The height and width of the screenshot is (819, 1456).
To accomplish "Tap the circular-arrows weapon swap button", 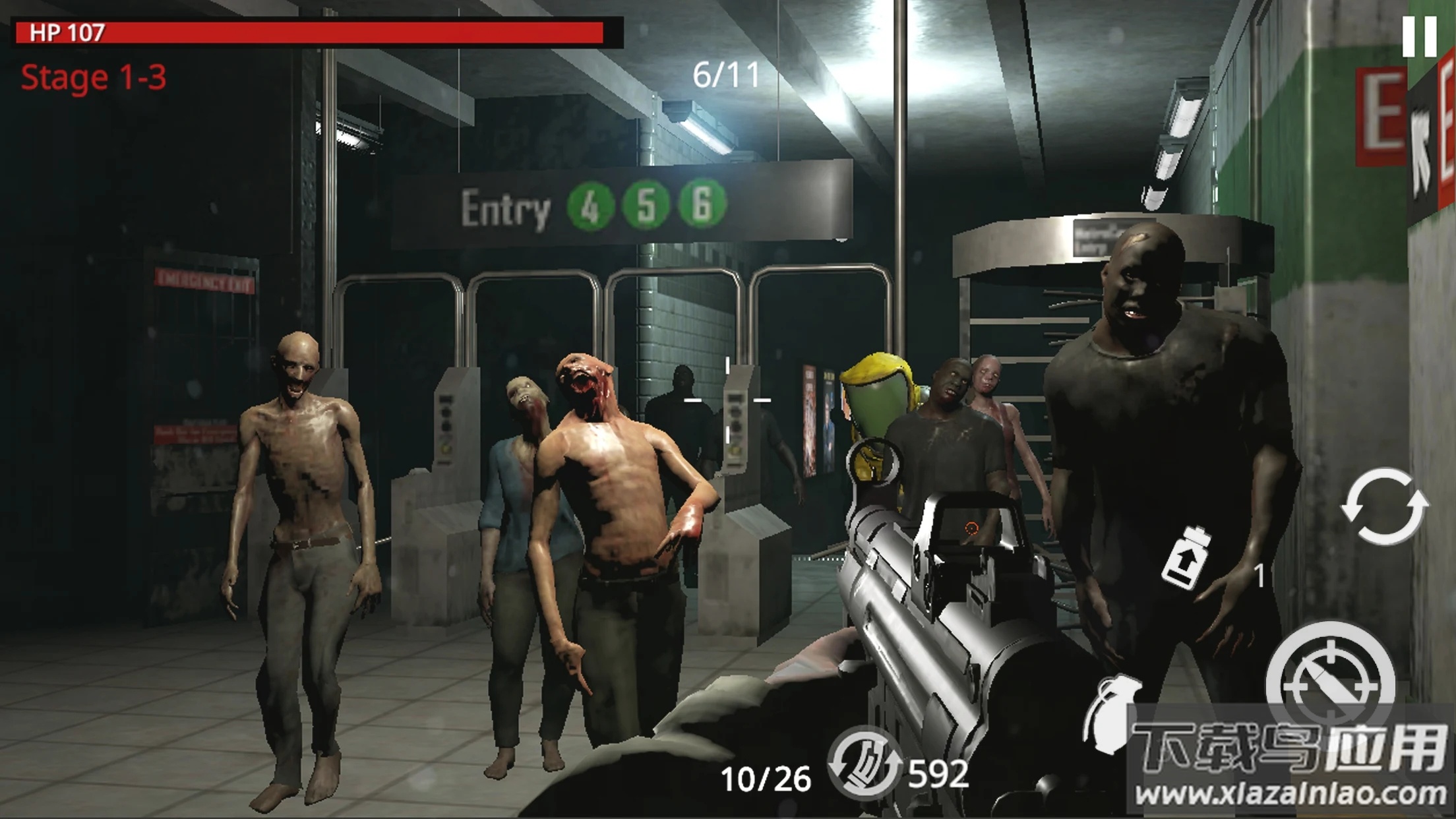I will 1384,506.
